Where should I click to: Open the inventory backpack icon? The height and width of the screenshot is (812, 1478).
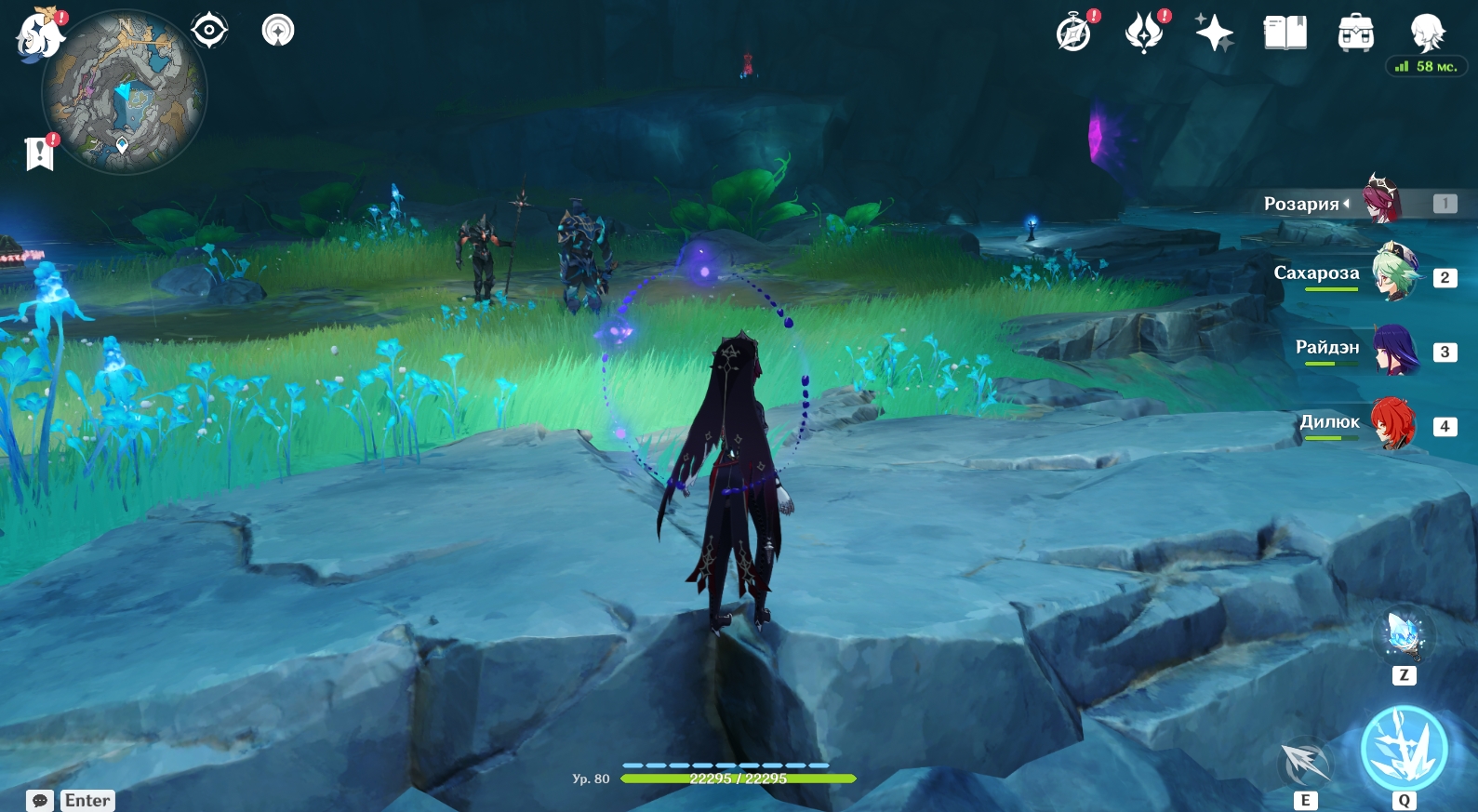[1355, 33]
